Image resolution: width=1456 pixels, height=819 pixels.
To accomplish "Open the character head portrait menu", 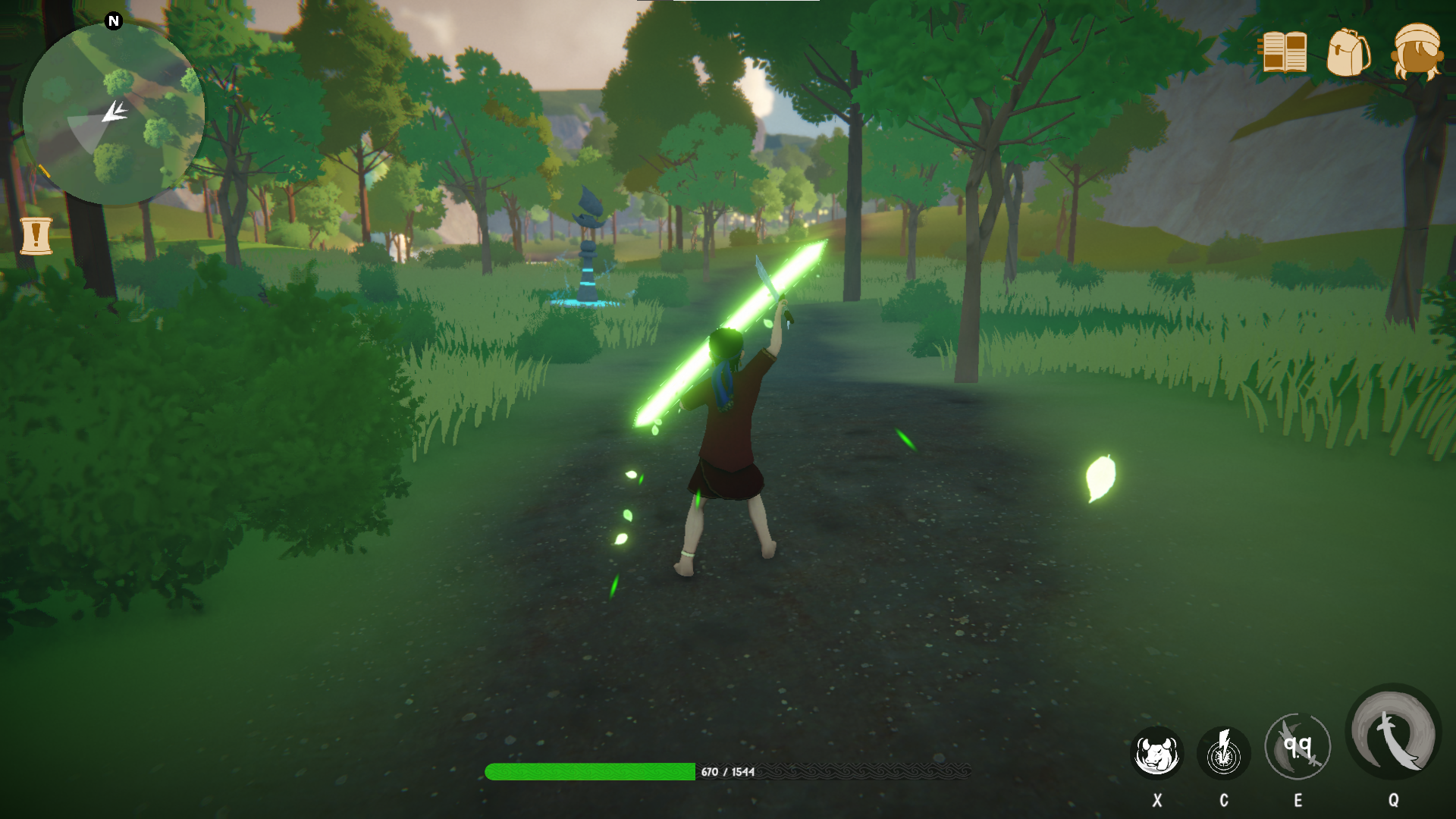I will [x=1417, y=52].
